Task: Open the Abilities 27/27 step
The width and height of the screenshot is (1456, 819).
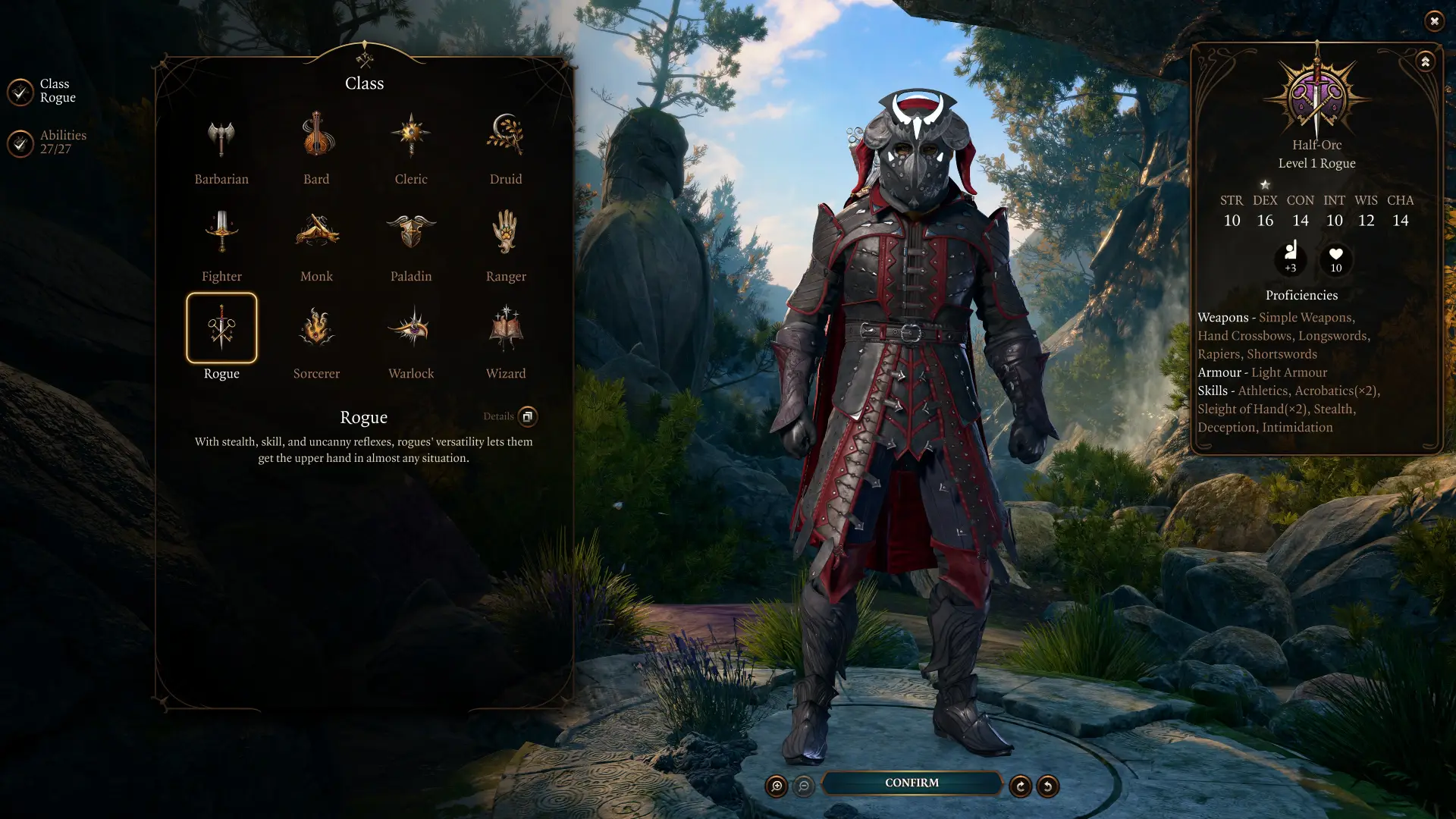Action: point(20,142)
